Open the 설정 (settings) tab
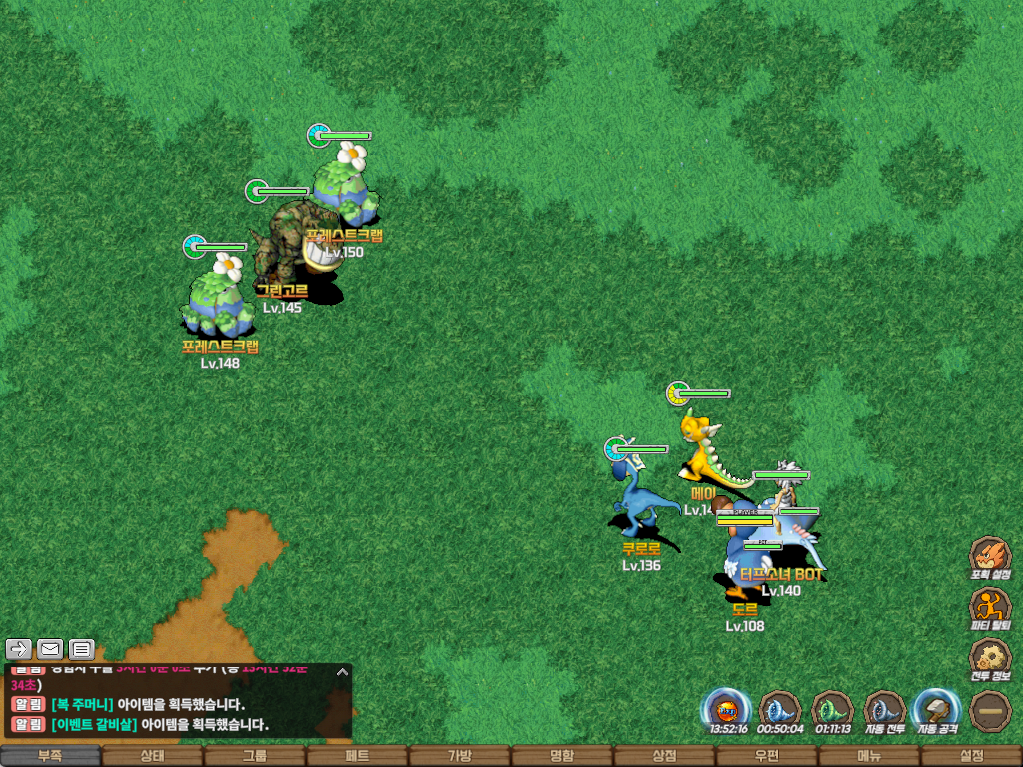The width and height of the screenshot is (1023, 767). [x=971, y=756]
